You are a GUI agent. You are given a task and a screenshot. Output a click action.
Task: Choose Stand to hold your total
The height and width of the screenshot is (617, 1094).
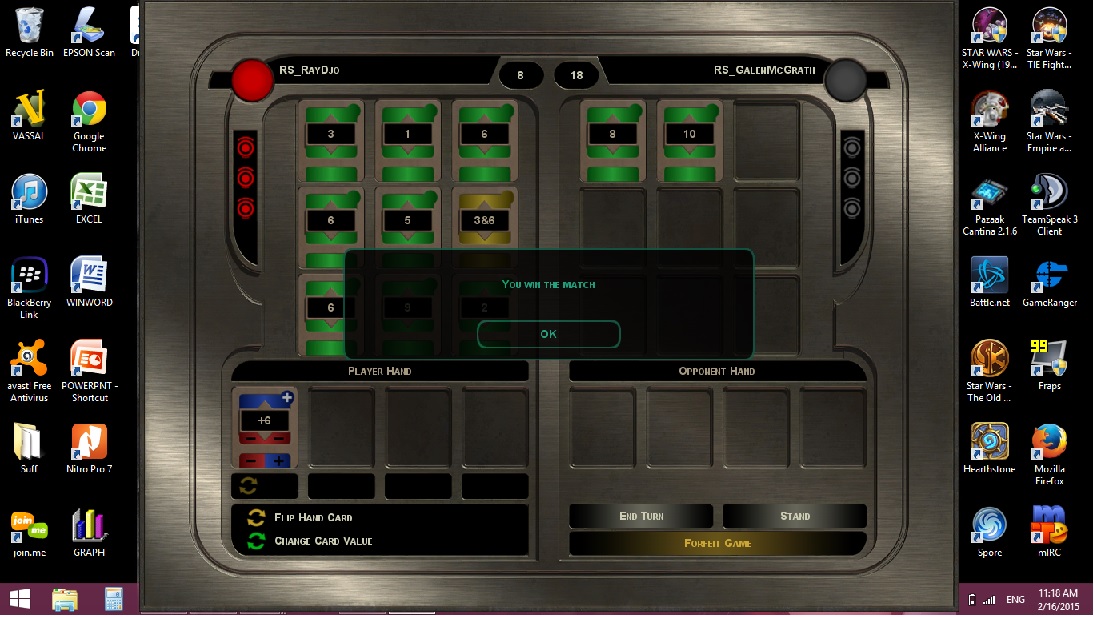[795, 516]
